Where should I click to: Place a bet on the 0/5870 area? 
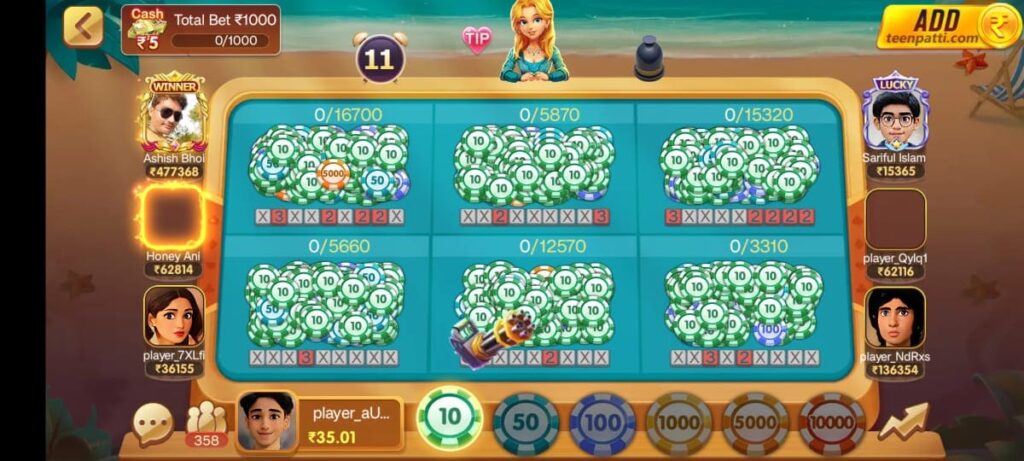pos(535,167)
